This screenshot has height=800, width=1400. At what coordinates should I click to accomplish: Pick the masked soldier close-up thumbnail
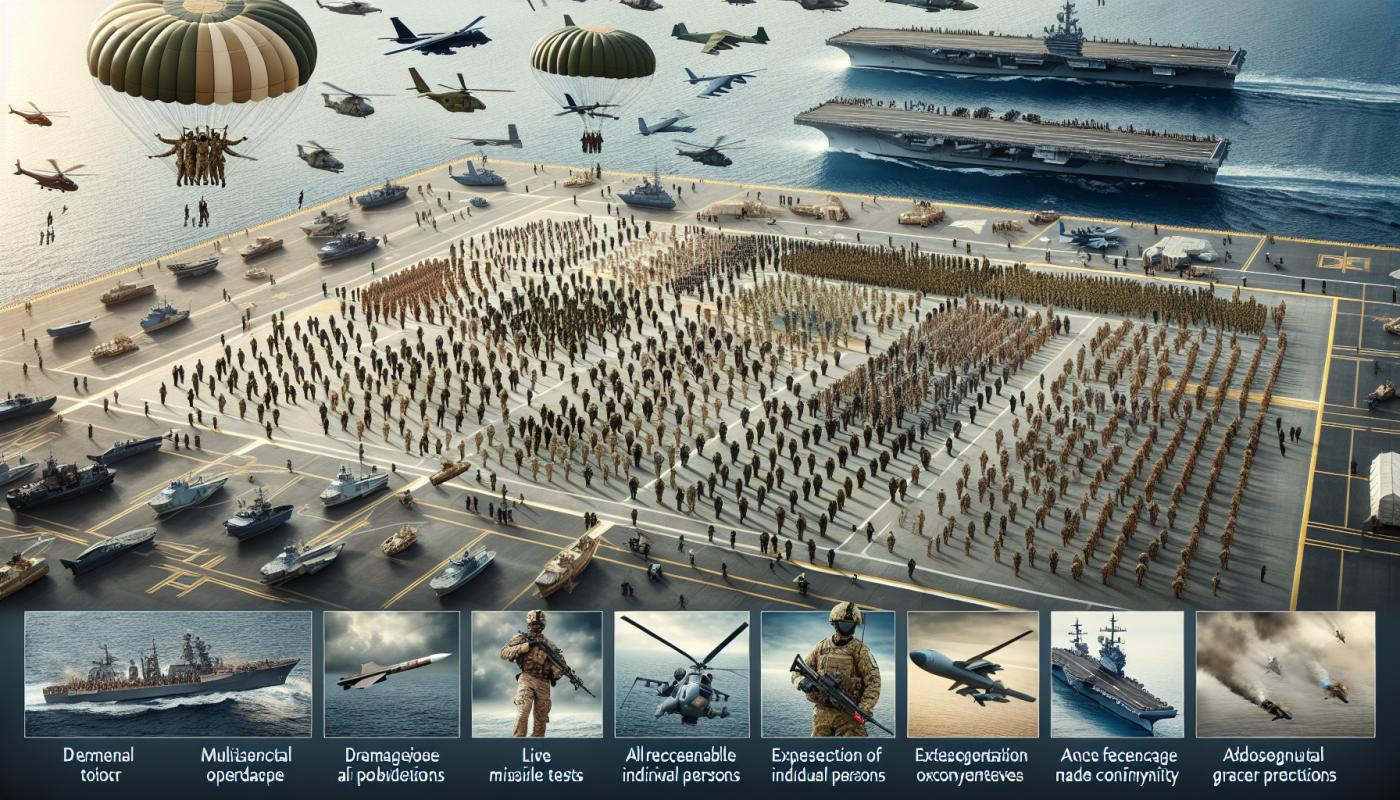(827, 674)
